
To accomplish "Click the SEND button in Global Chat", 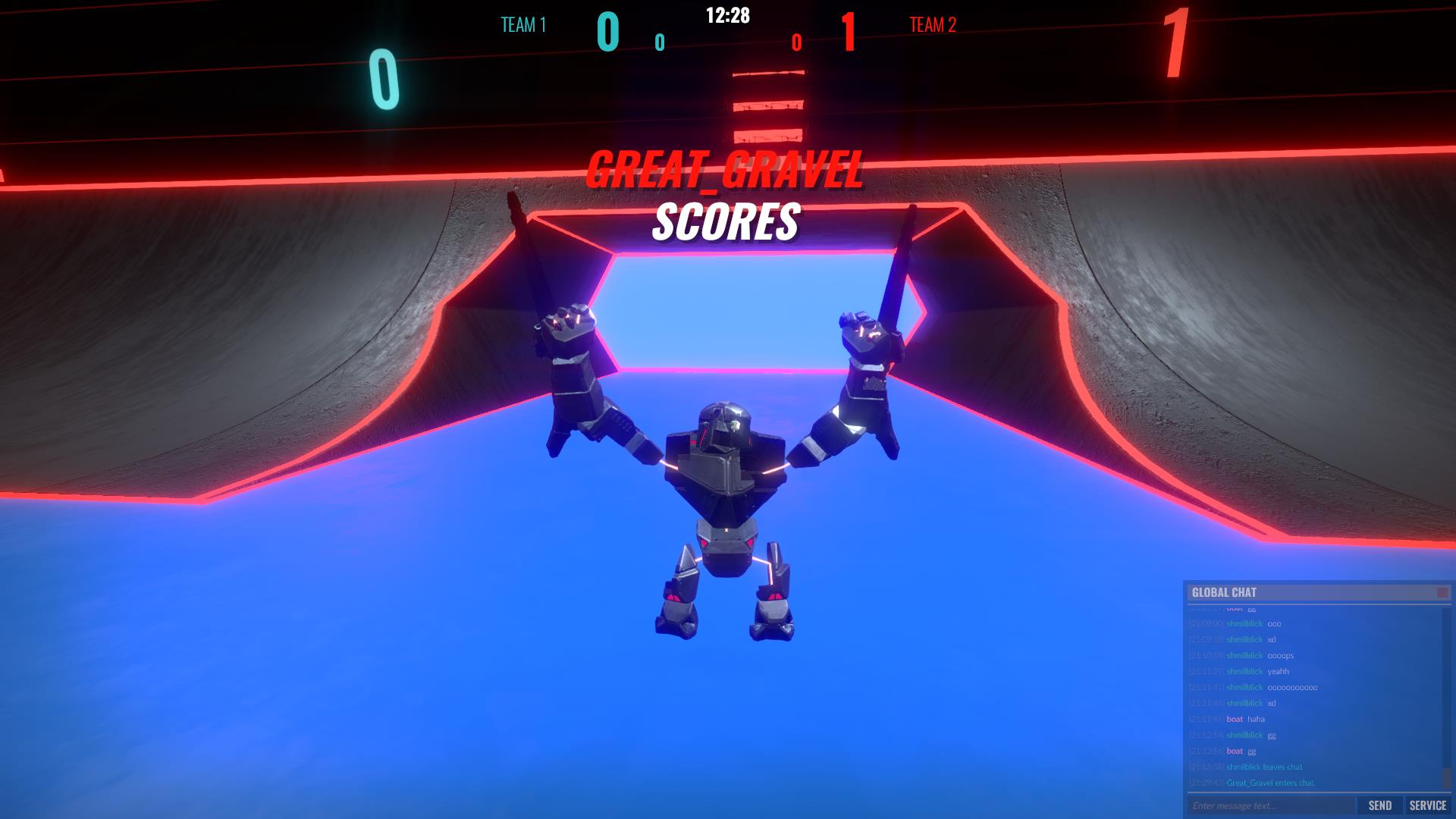I will click(x=1380, y=805).
